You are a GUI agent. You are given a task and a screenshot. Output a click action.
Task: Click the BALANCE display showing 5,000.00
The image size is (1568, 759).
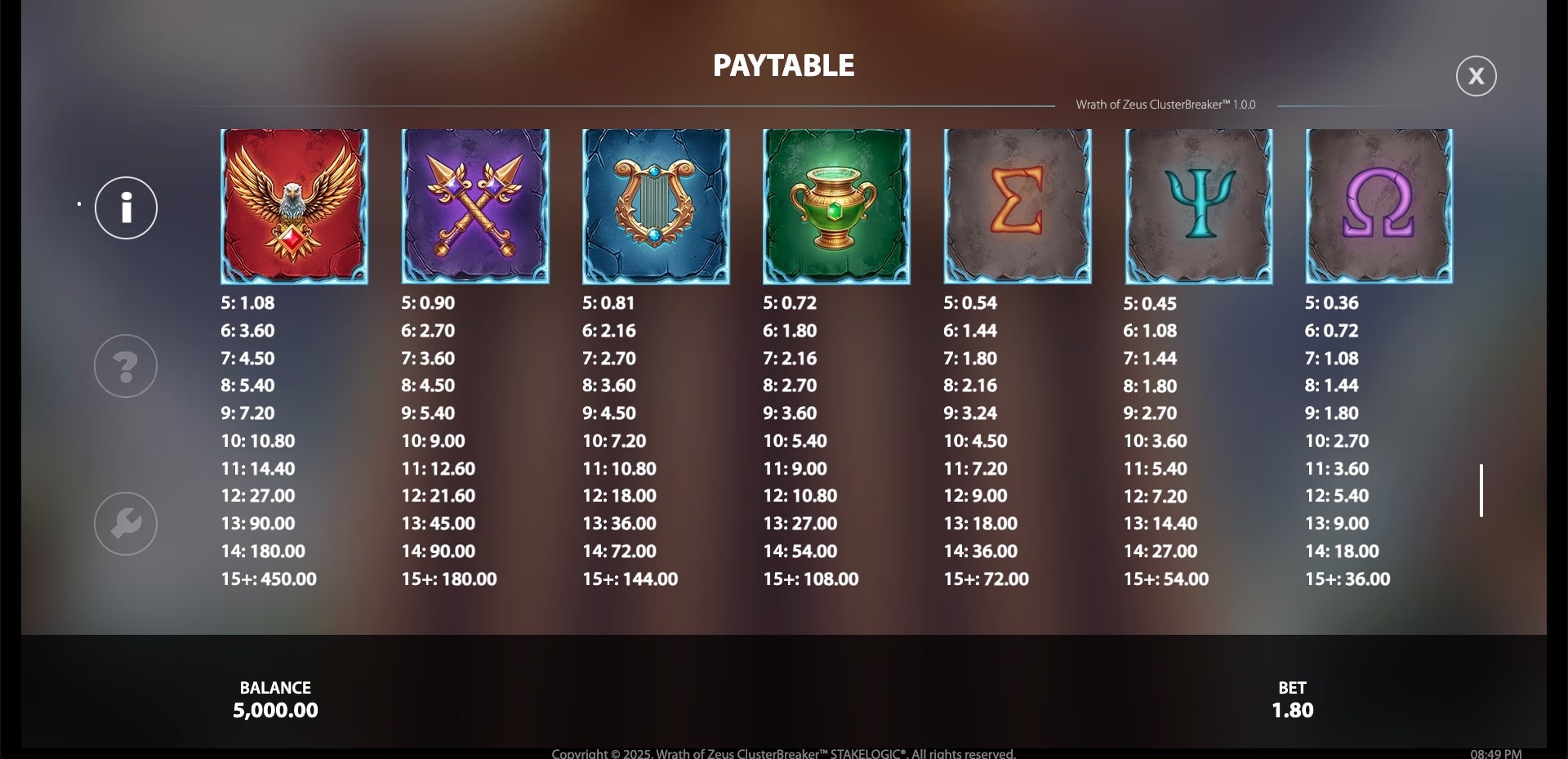(x=275, y=699)
